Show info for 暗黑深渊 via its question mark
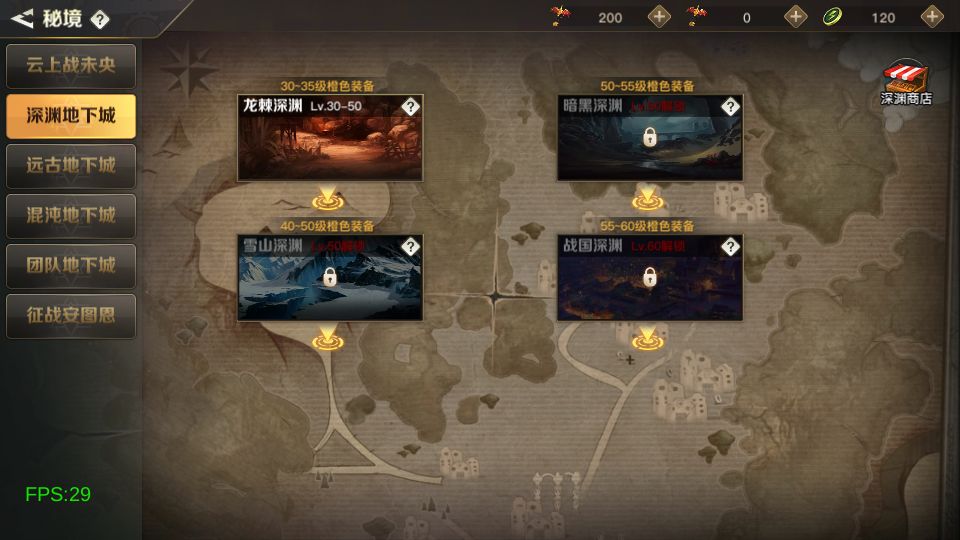 pos(731,106)
